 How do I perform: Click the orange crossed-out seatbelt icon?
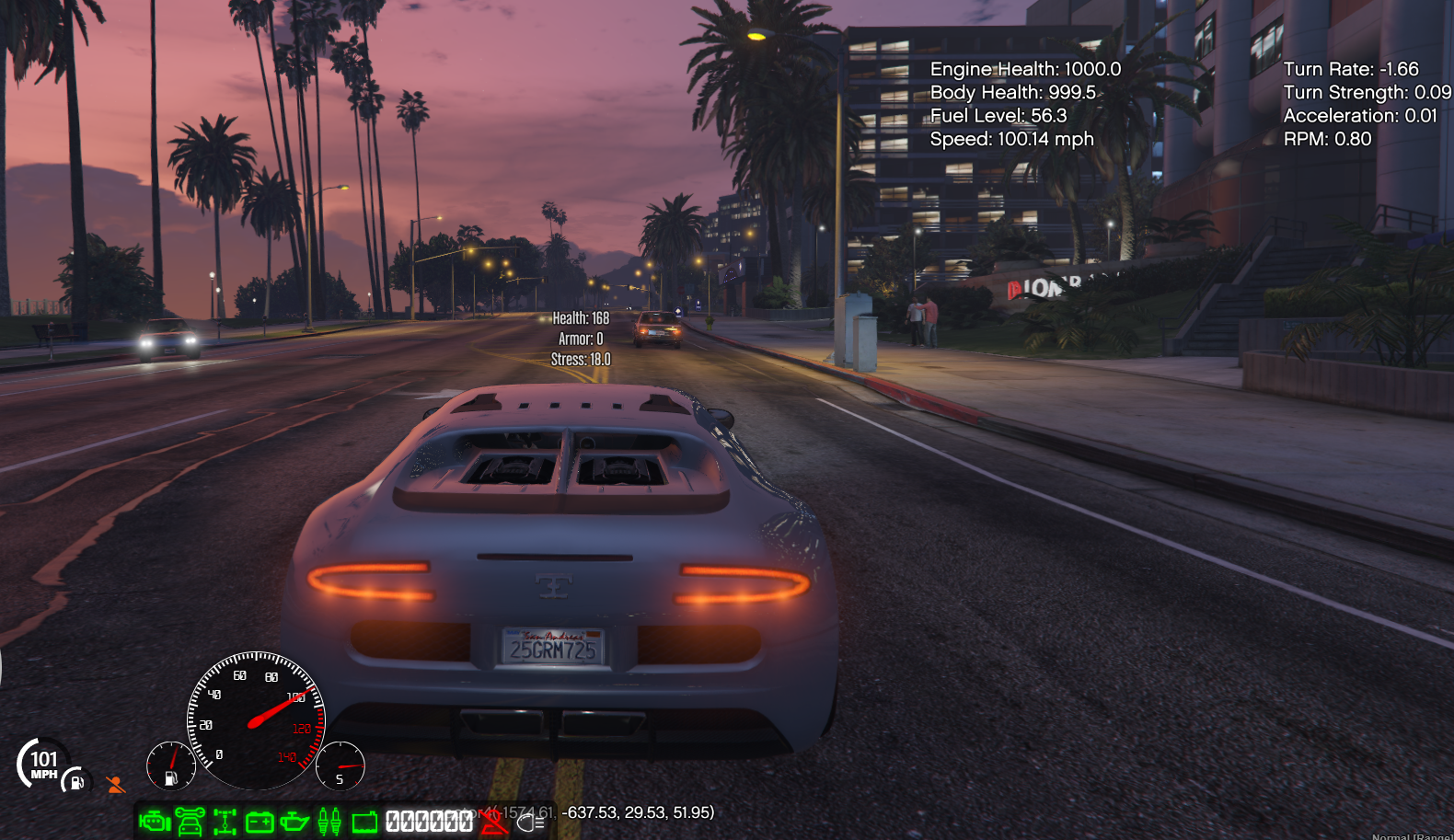(115, 785)
